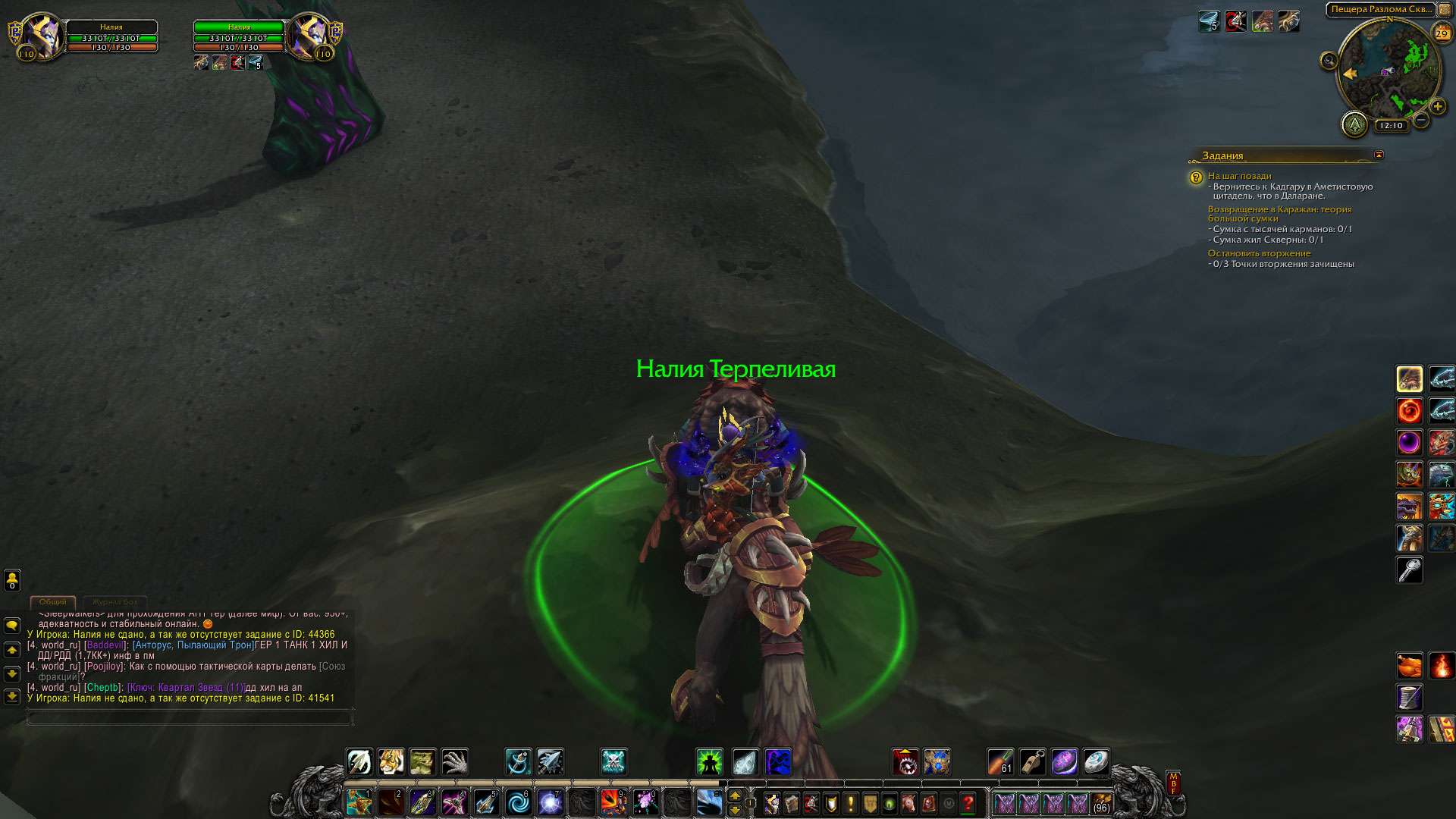Image resolution: width=1456 pixels, height=819 pixels.
Task: Activate the green skull and crossbones ability
Action: (x=613, y=762)
